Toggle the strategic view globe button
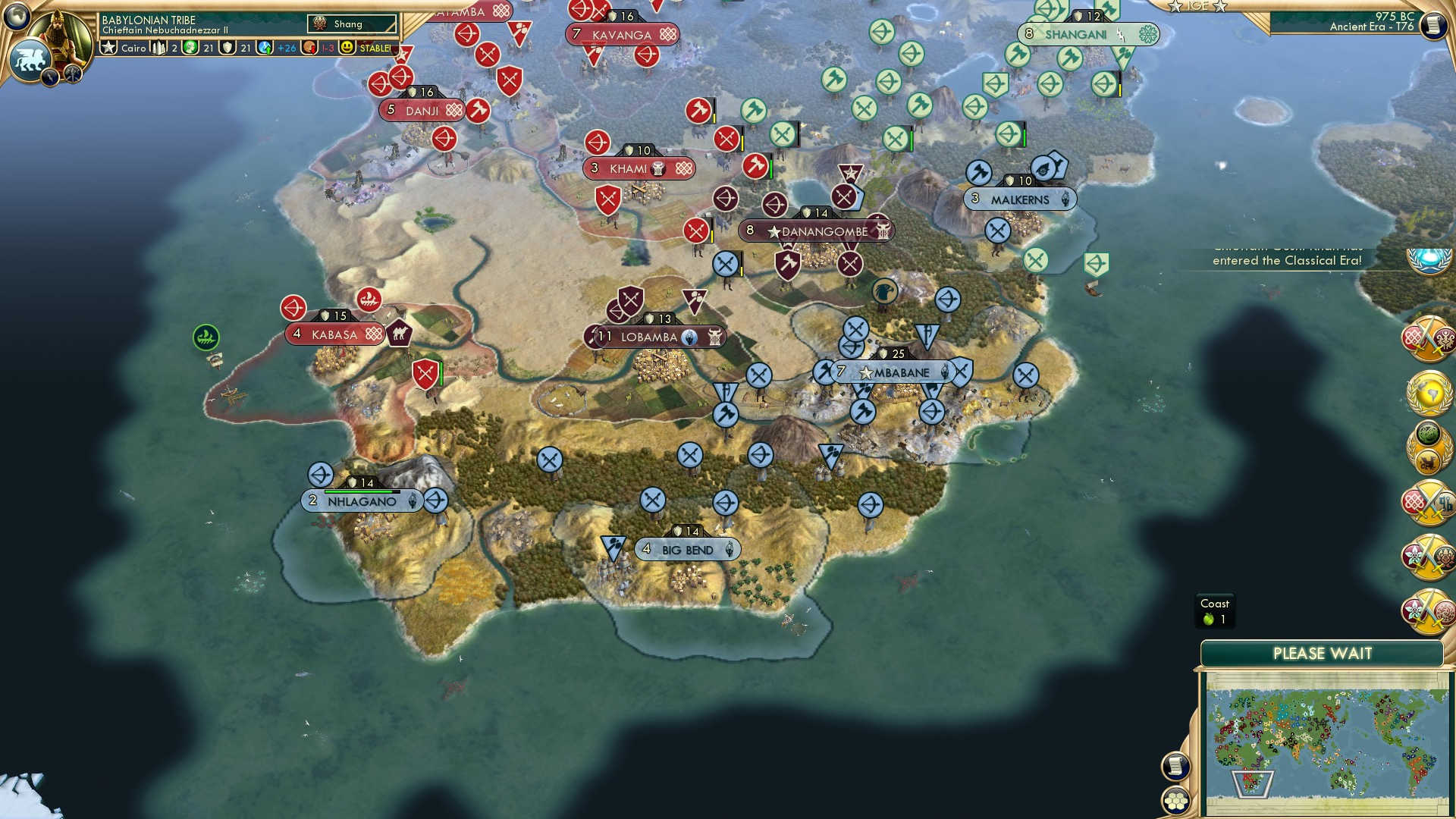1456x819 pixels. tap(17, 17)
